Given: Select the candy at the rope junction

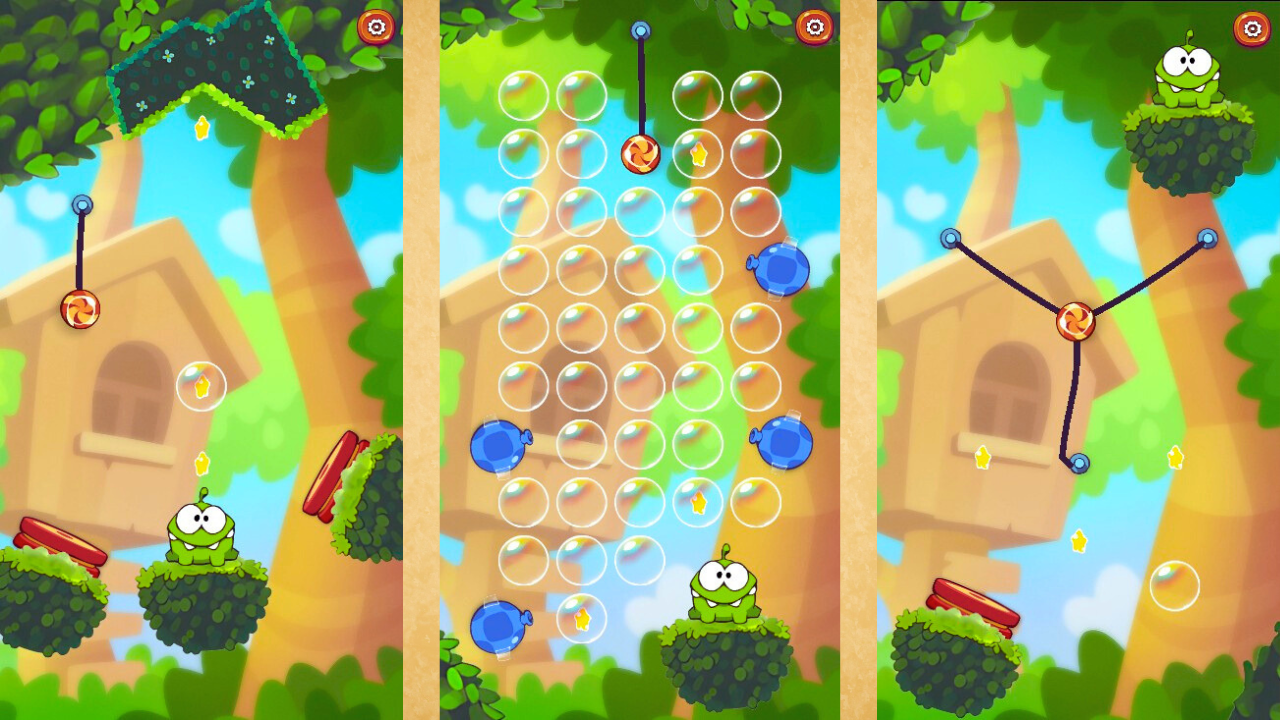Looking at the screenshot, I should 1075,322.
